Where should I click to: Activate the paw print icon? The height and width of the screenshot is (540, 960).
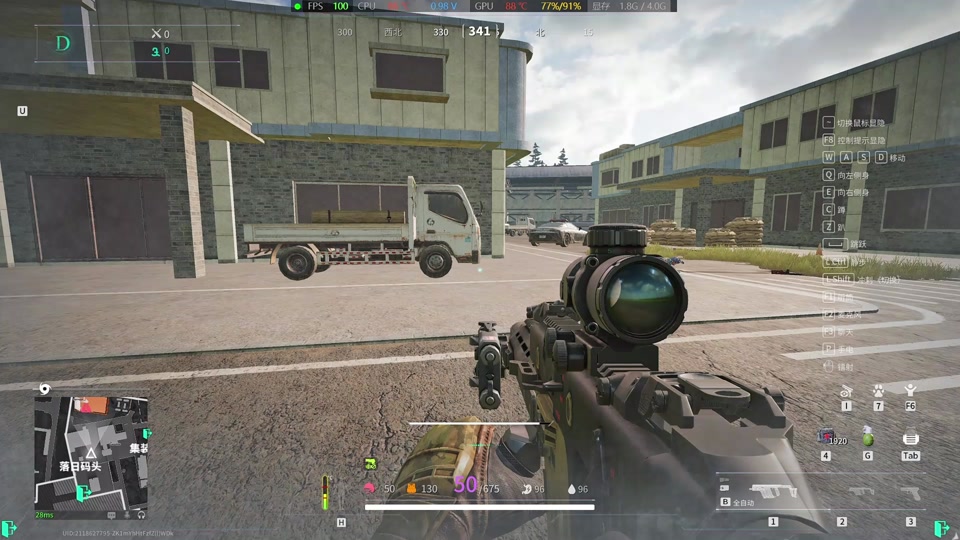pyautogui.click(x=878, y=391)
